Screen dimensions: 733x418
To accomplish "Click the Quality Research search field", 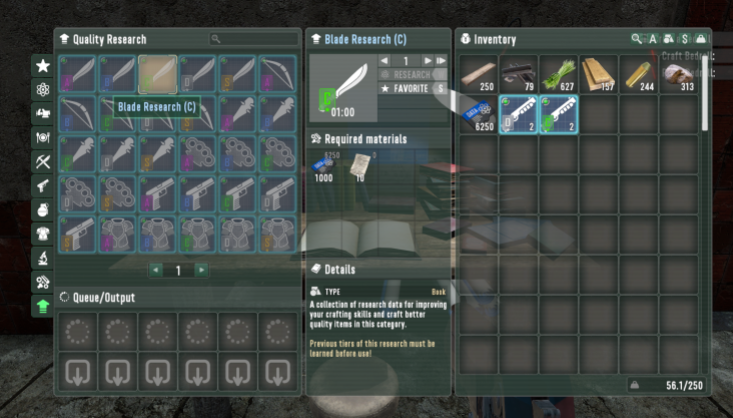I will pyautogui.click(x=255, y=39).
